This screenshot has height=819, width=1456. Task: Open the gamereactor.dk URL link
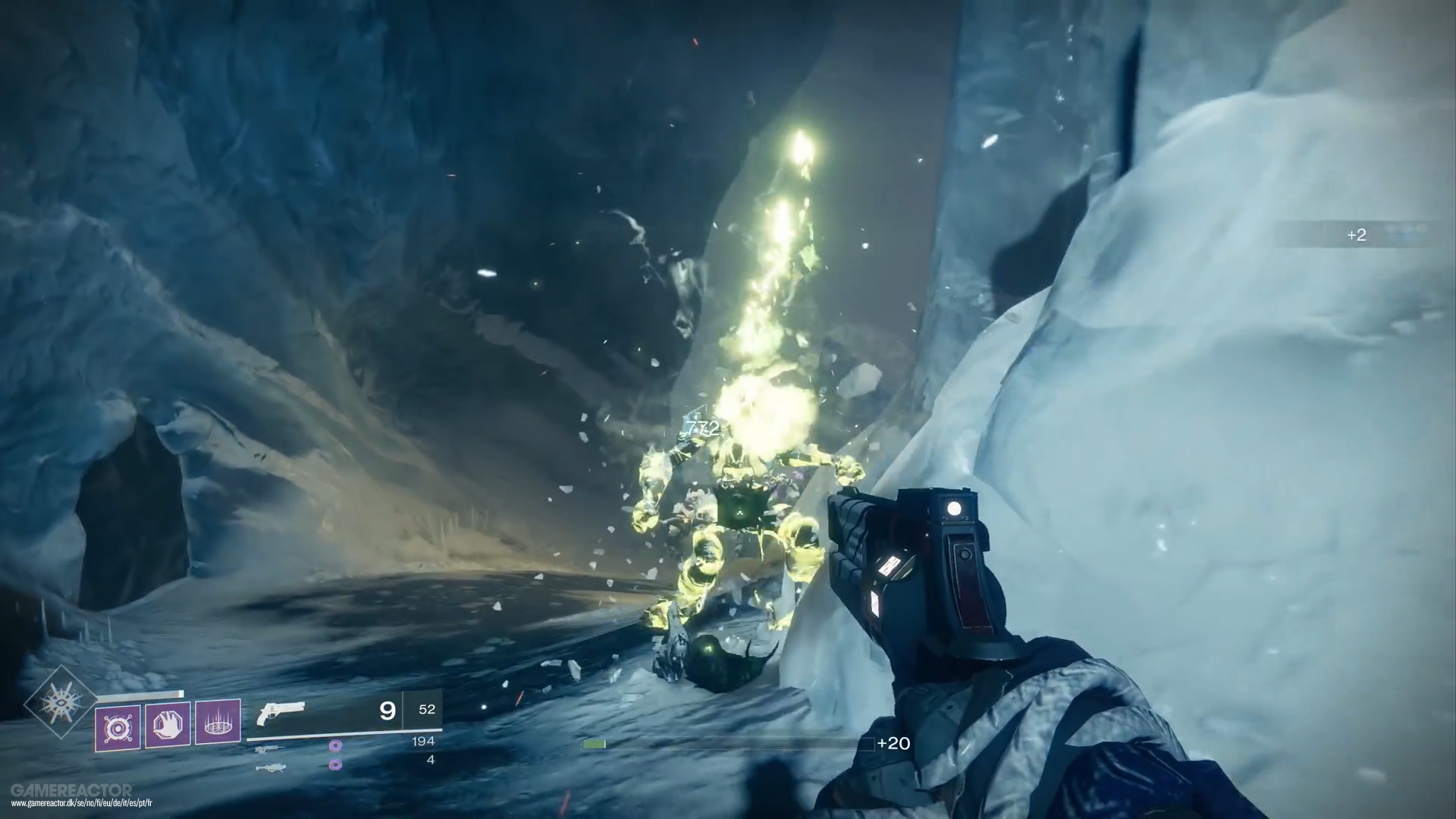point(82,803)
